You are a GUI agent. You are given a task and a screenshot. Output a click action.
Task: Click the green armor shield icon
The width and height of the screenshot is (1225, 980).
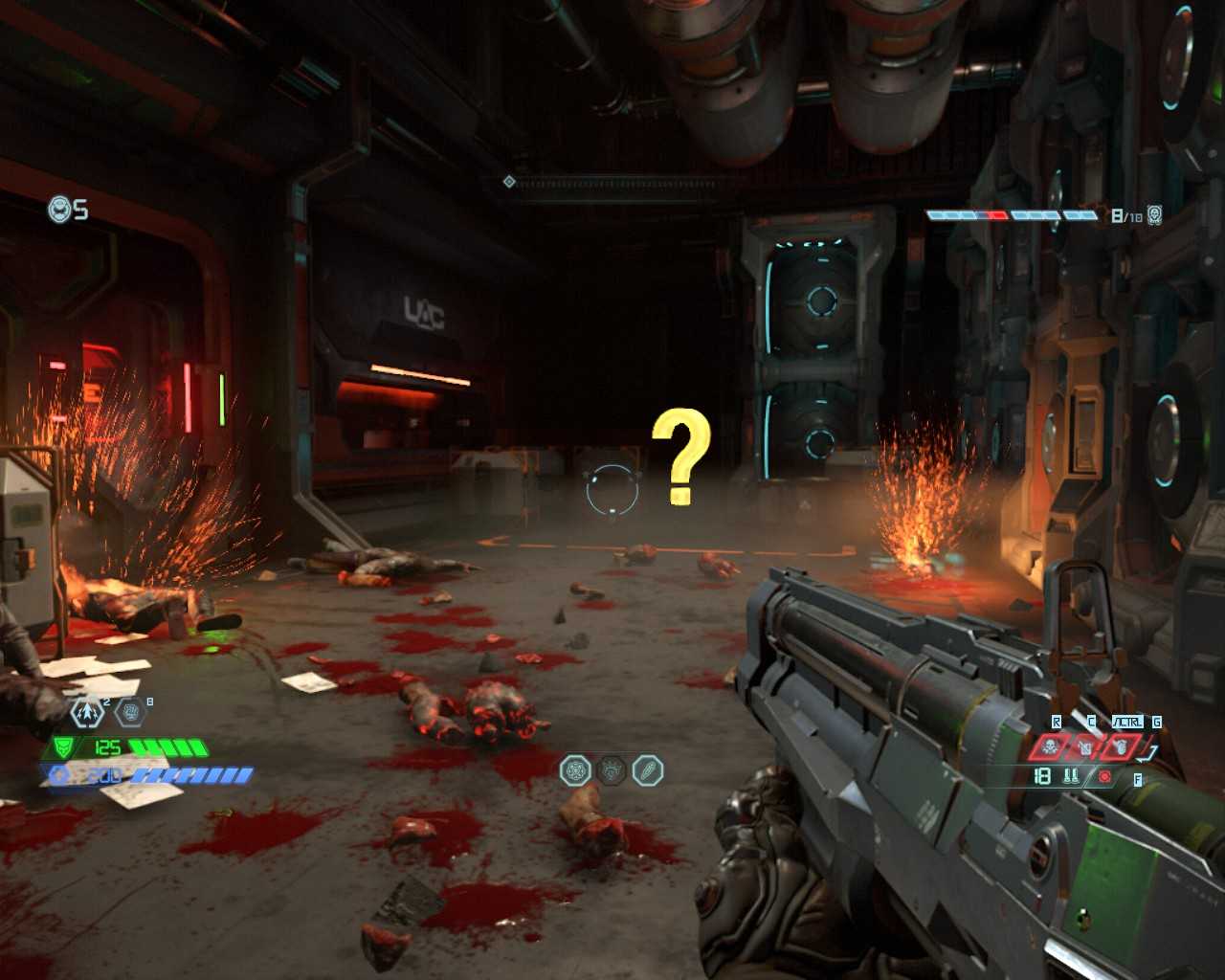pyautogui.click(x=63, y=747)
